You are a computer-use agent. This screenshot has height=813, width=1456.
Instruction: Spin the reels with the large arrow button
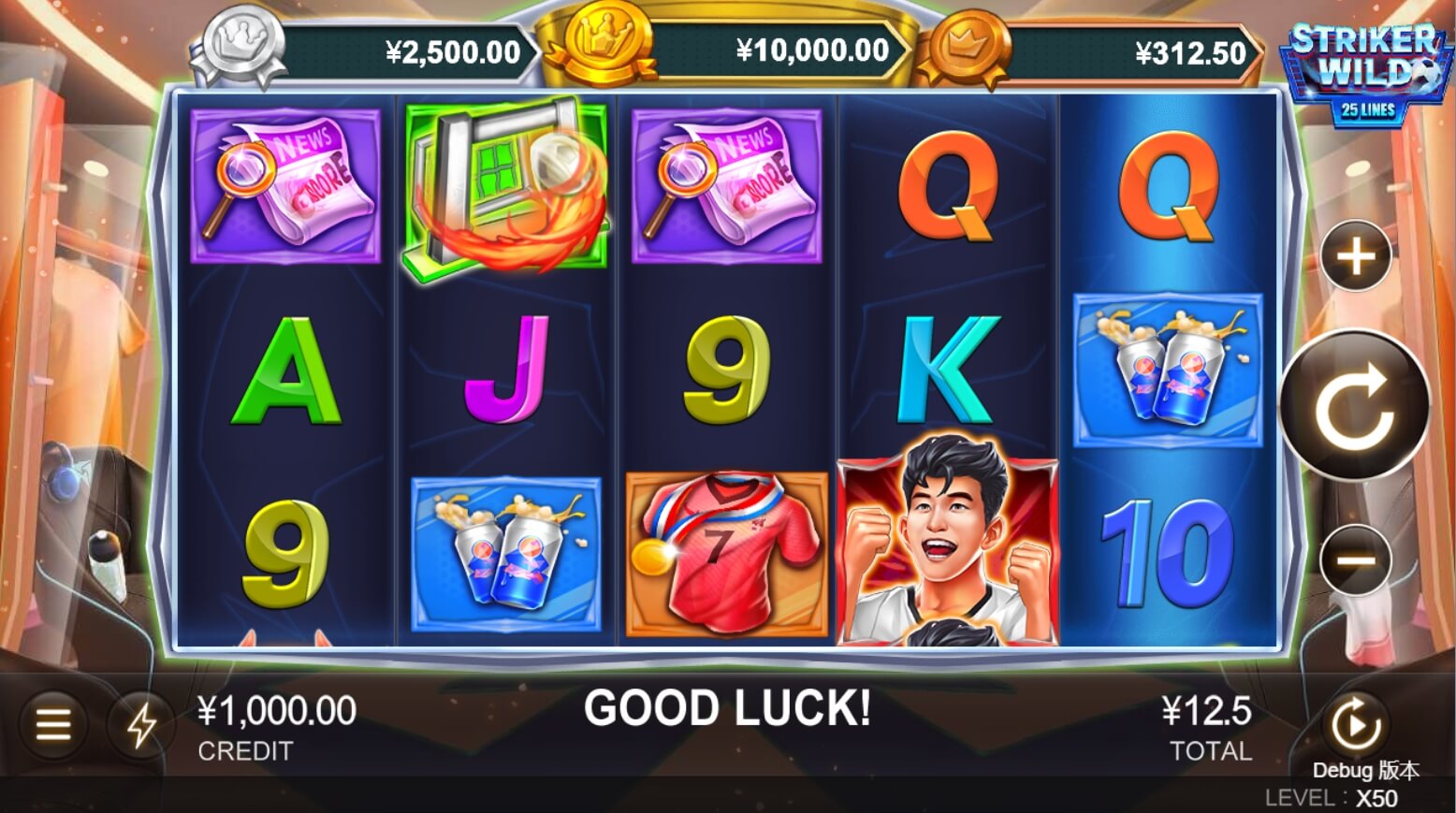click(1354, 405)
